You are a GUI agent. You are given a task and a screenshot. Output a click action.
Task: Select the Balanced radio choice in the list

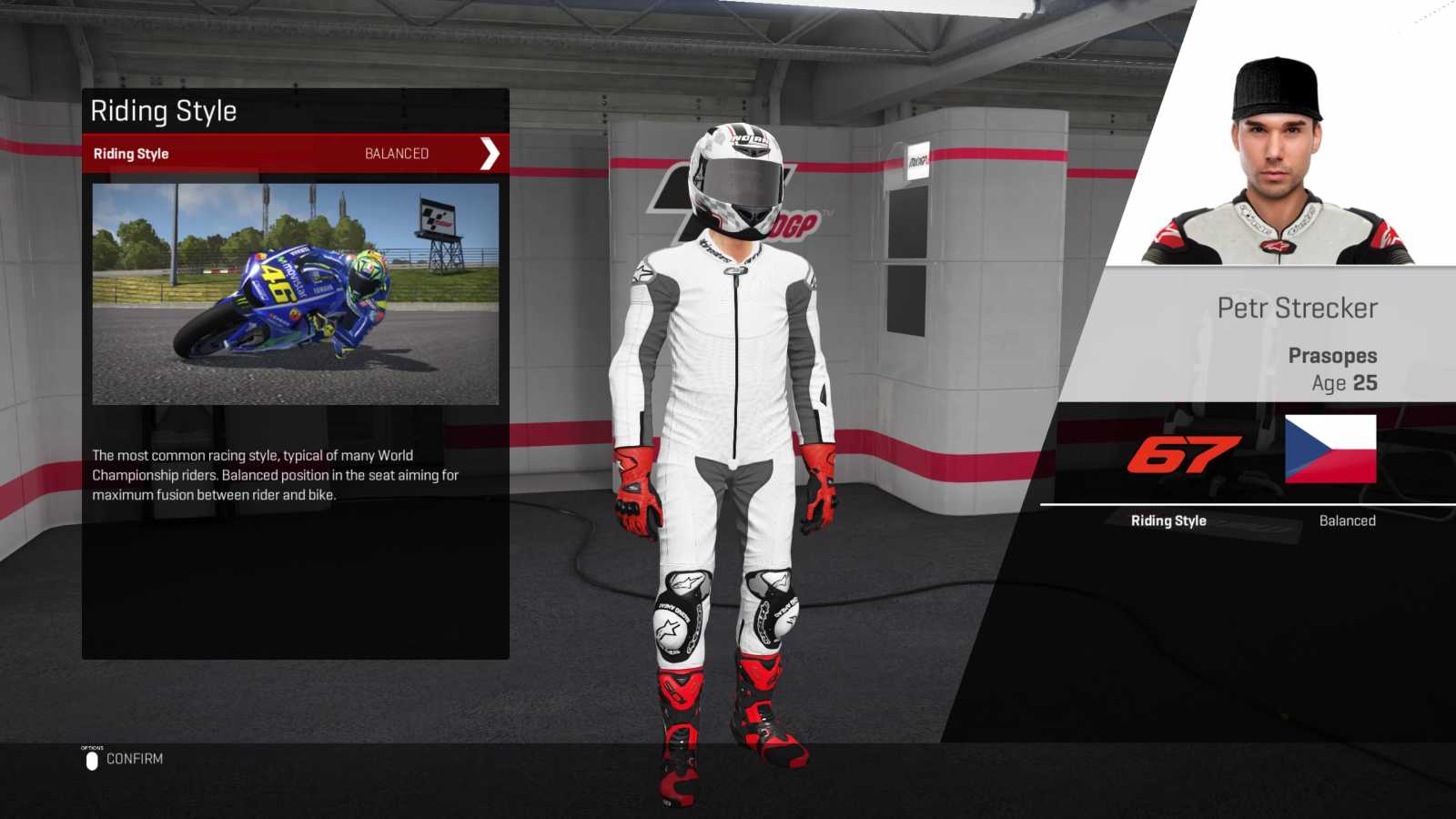pos(396,153)
